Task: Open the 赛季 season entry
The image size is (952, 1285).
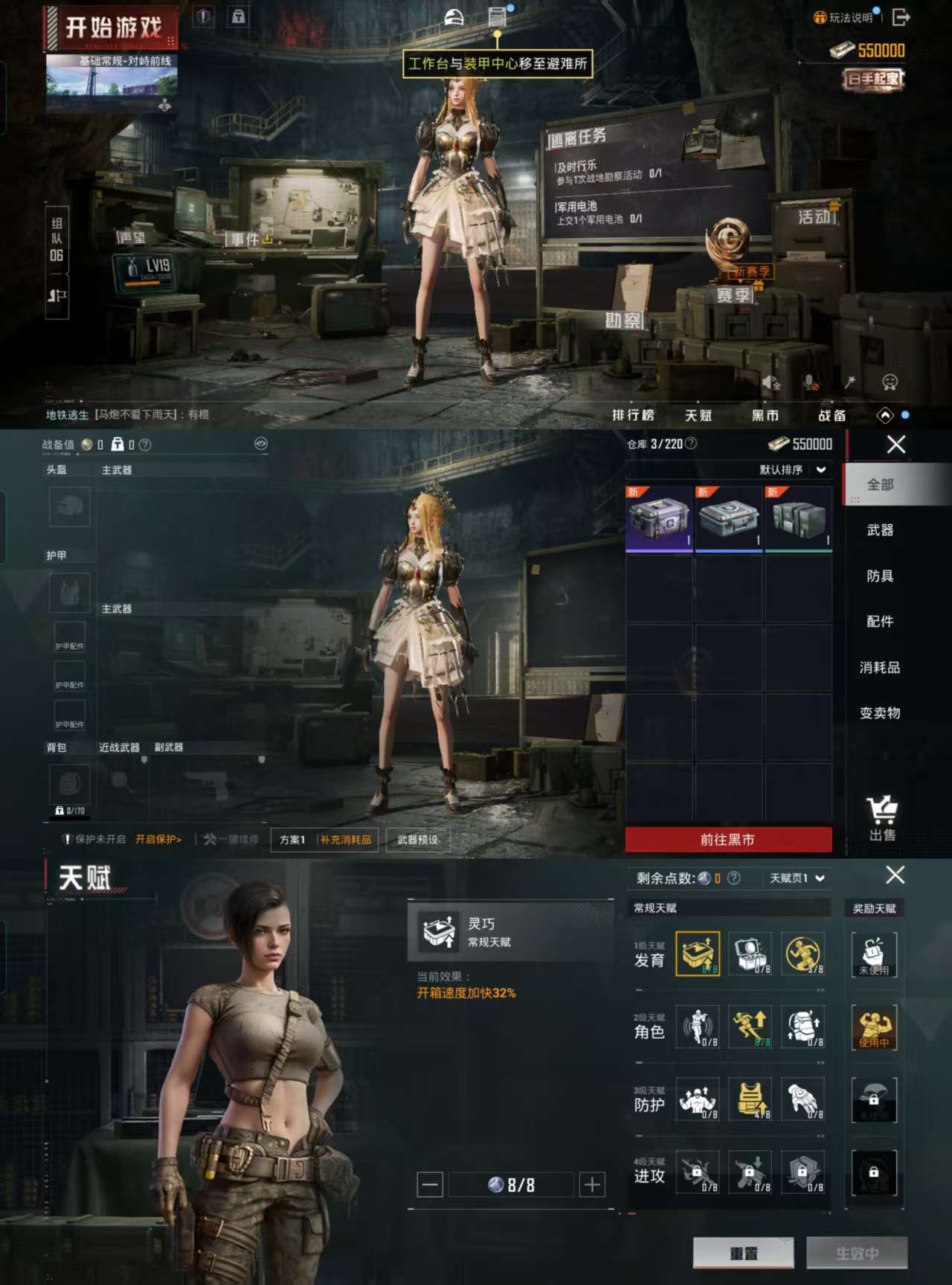Action: [733, 295]
